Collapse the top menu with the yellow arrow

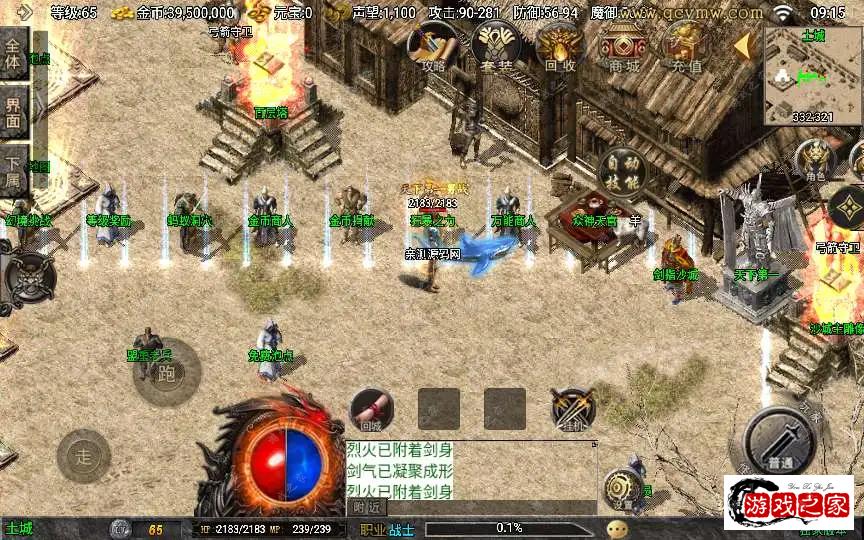coord(743,46)
